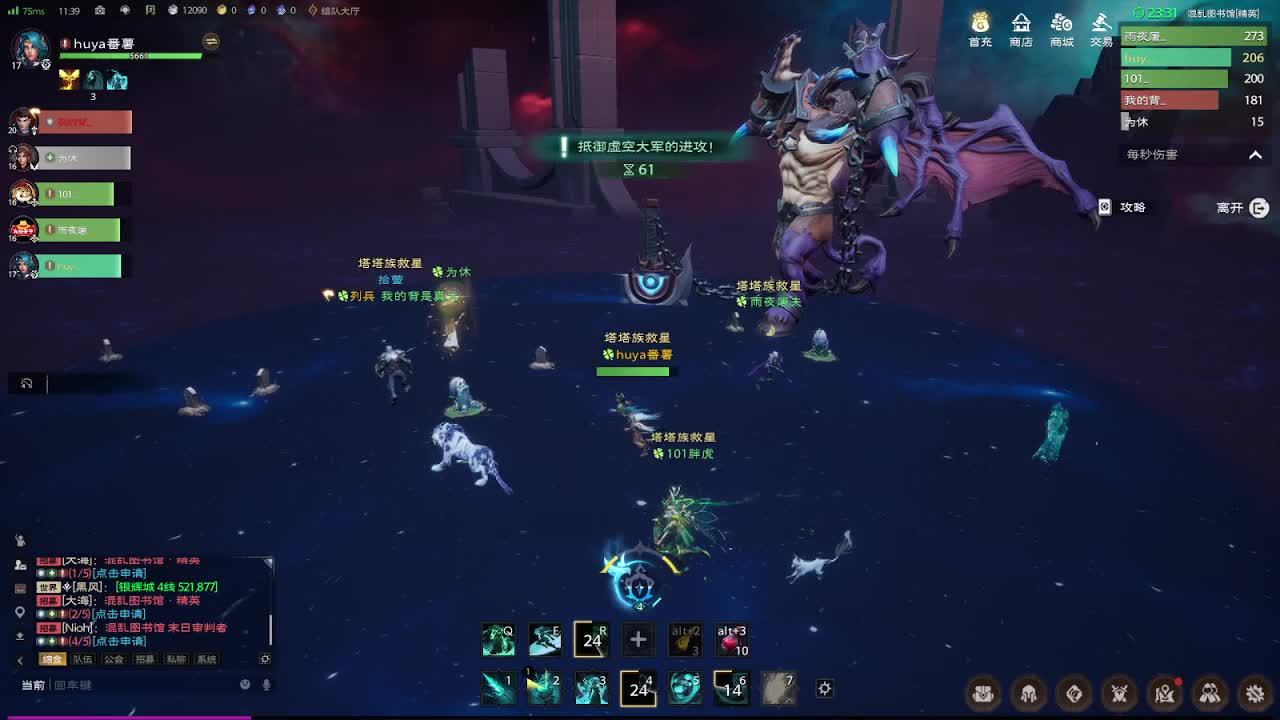Open the 攻略 strategy guide
Screen dimensions: 1280x720
click(1122, 207)
